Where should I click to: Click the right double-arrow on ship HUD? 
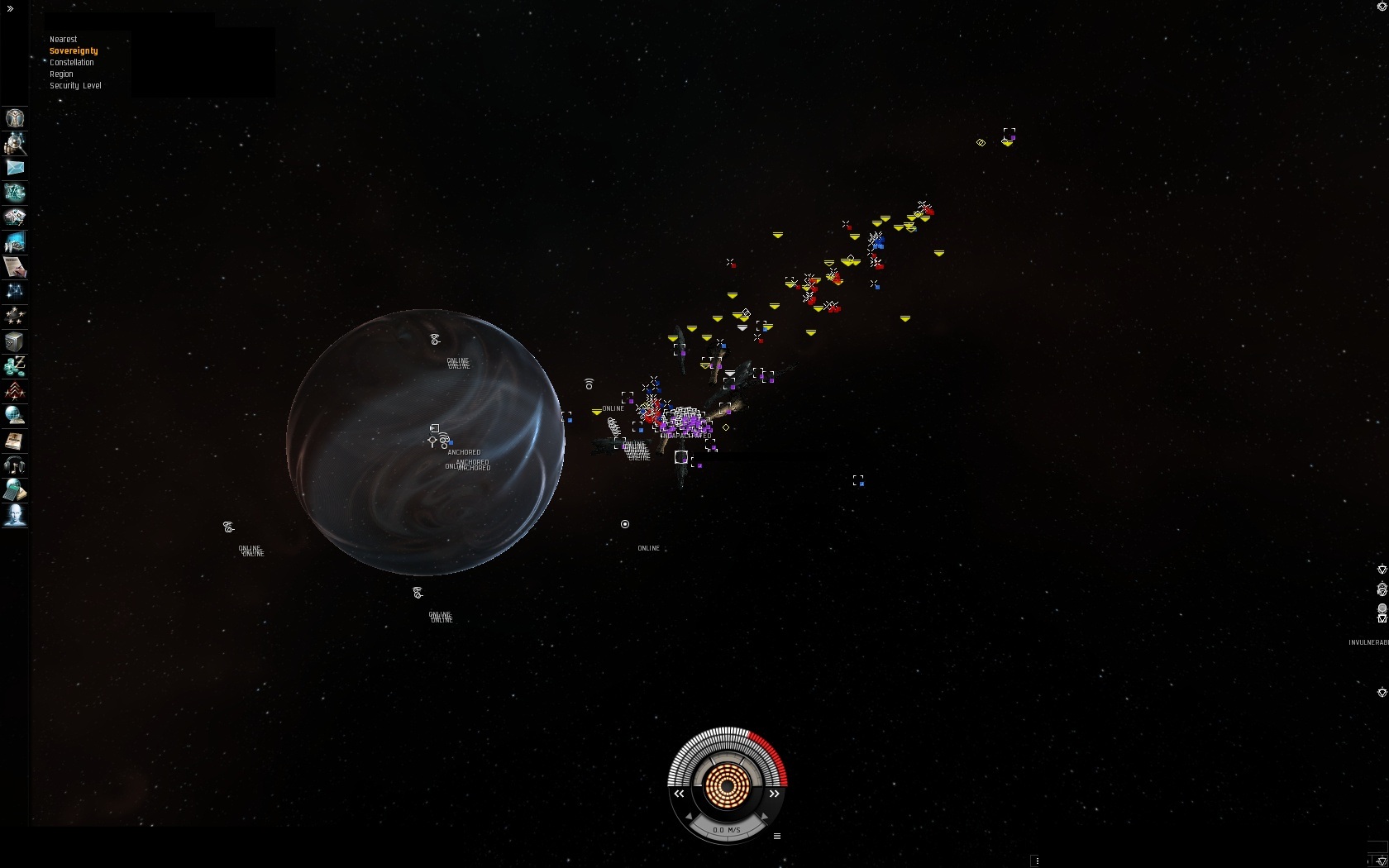tap(775, 794)
